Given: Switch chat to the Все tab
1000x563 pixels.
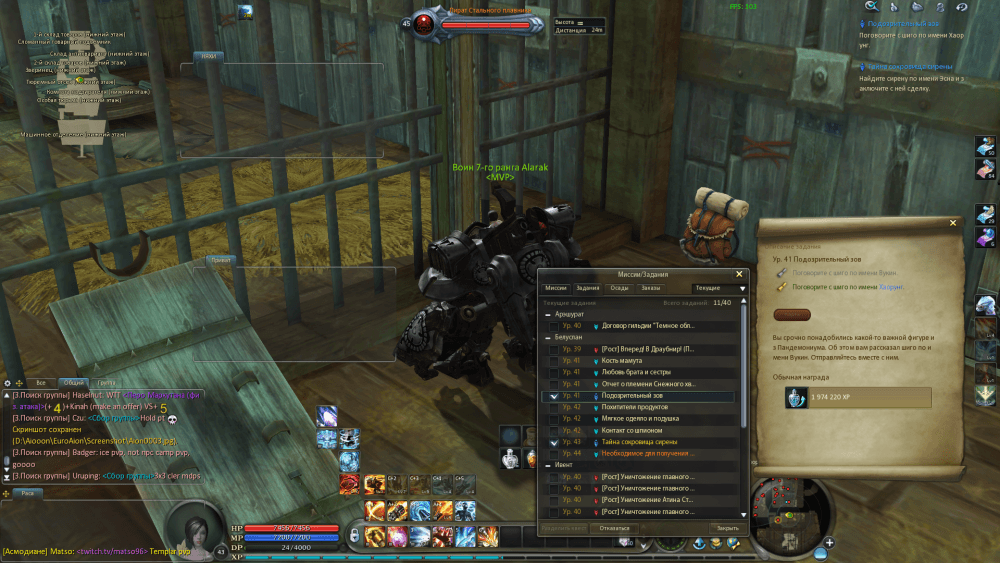Looking at the screenshot, I should point(41,383).
